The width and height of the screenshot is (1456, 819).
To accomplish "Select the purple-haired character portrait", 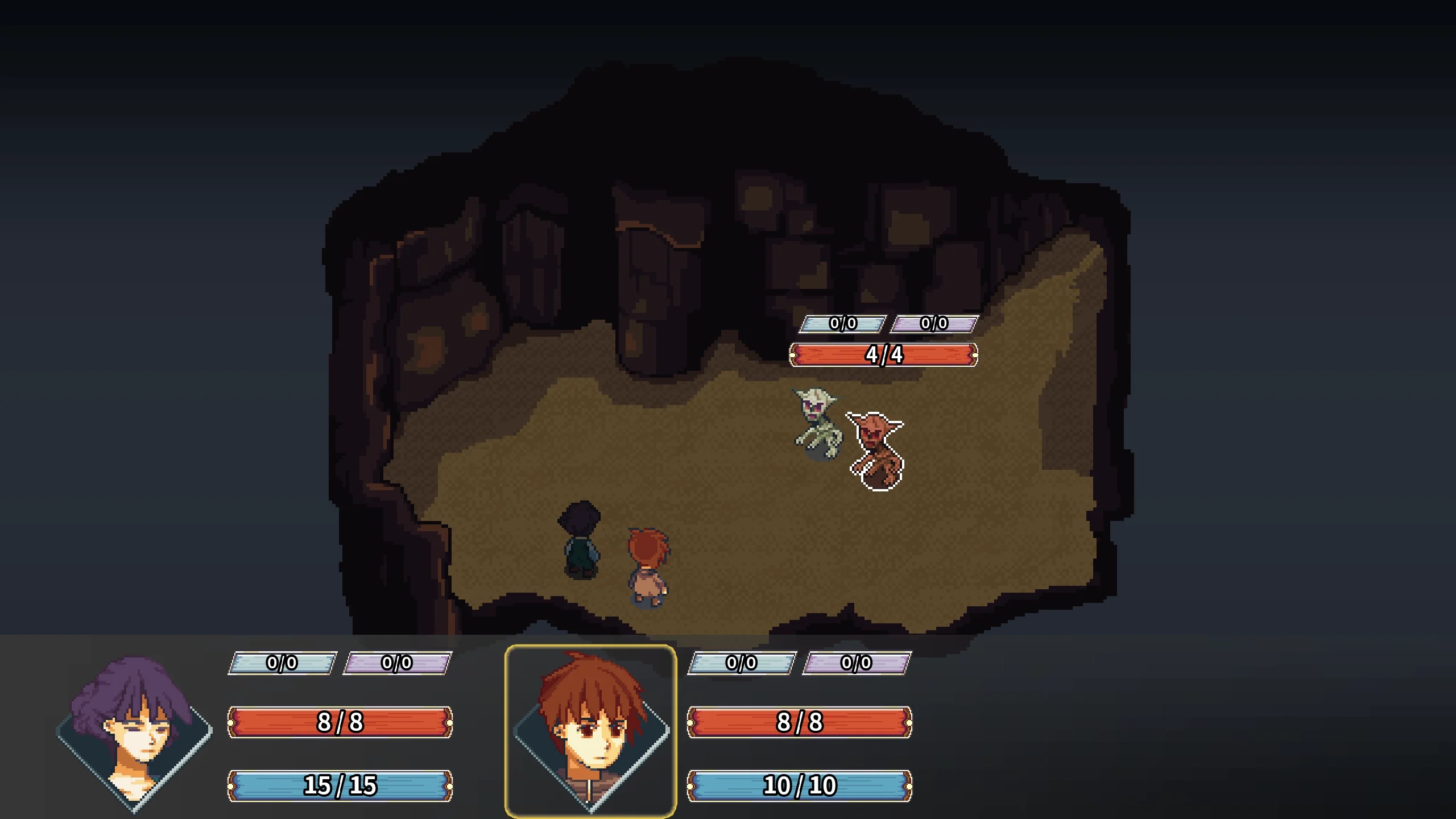I will point(134,731).
